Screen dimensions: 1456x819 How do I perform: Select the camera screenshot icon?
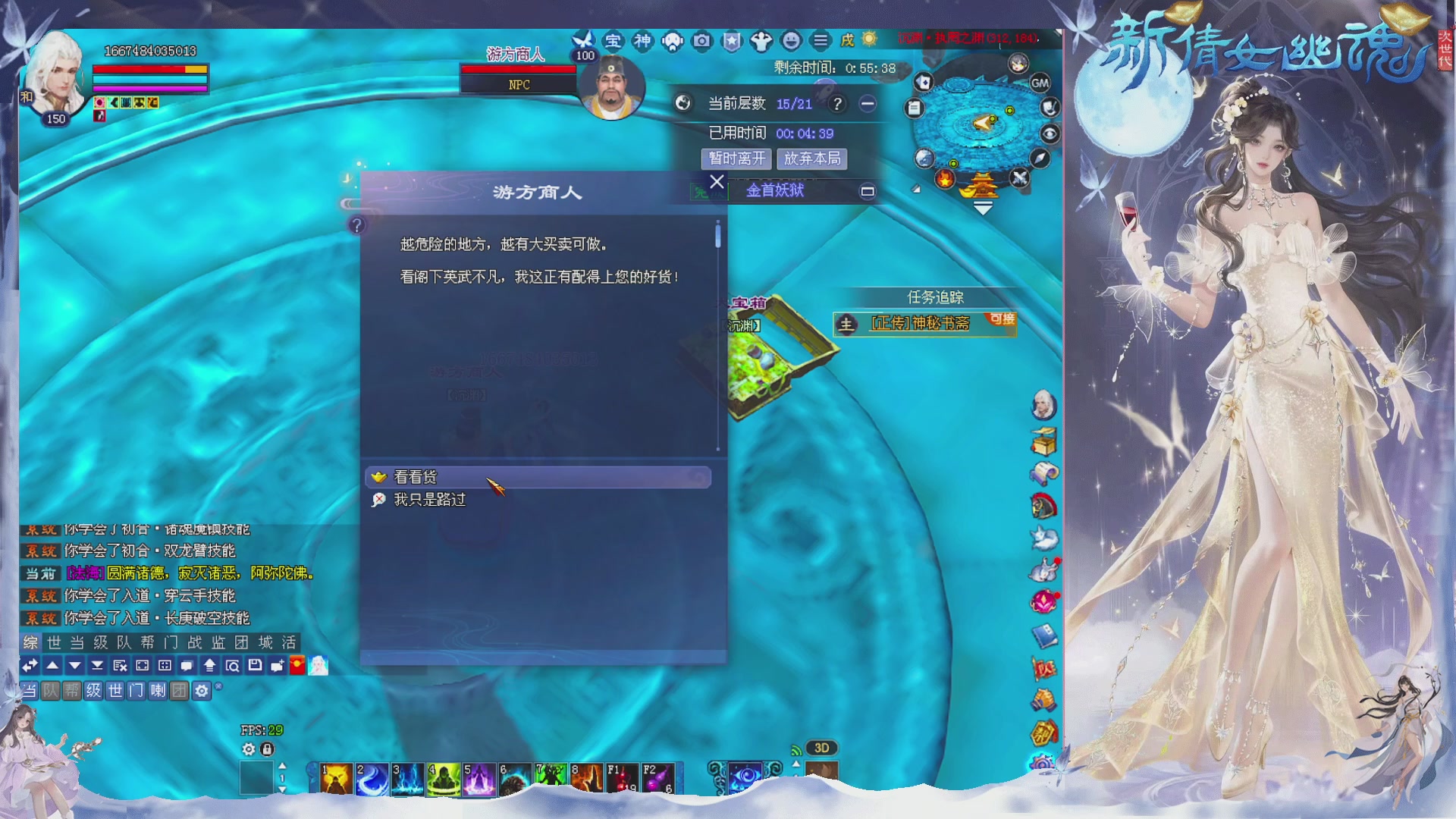click(701, 42)
